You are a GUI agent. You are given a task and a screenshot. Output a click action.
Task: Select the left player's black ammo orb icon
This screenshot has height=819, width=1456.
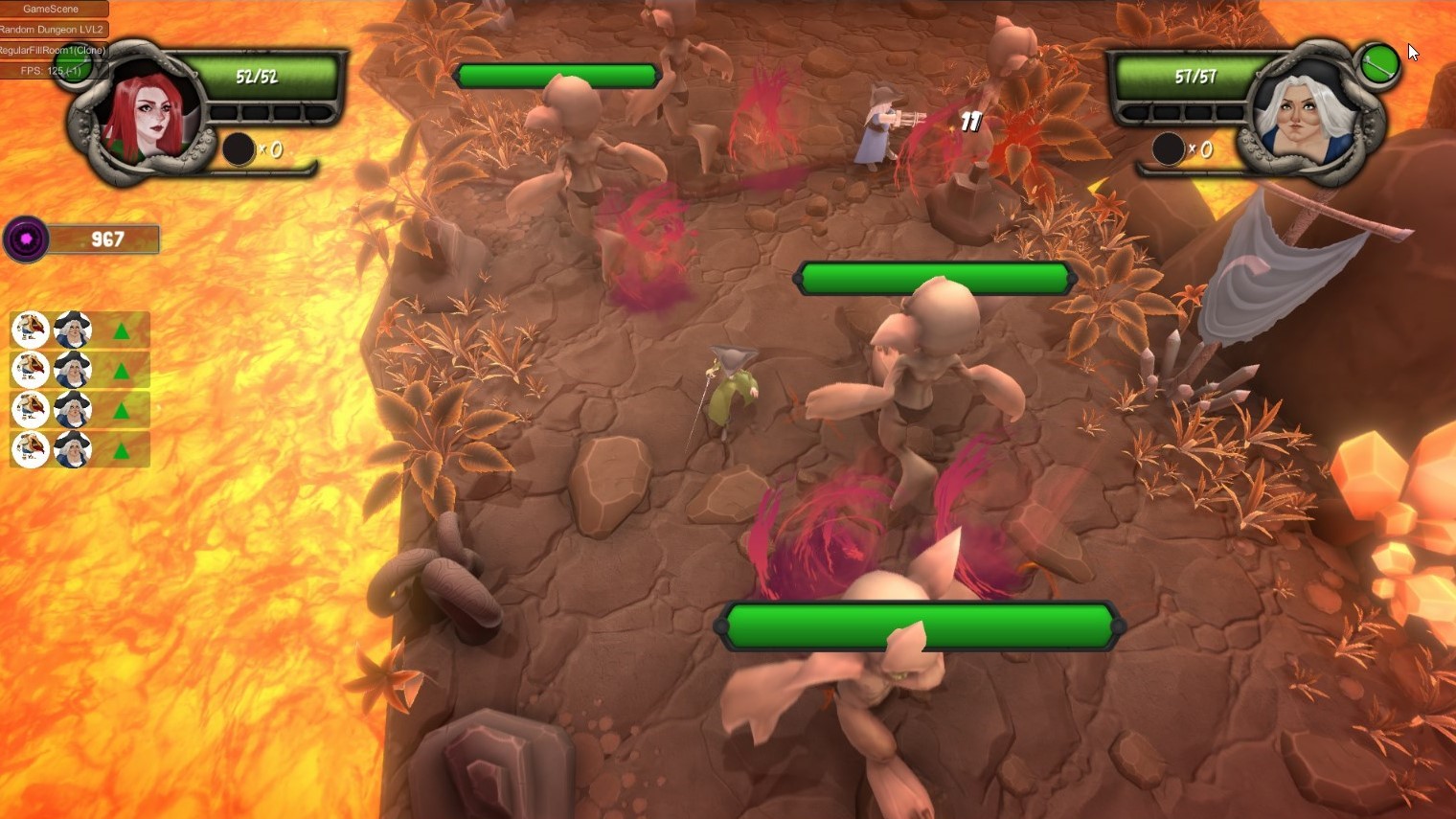pyautogui.click(x=238, y=149)
